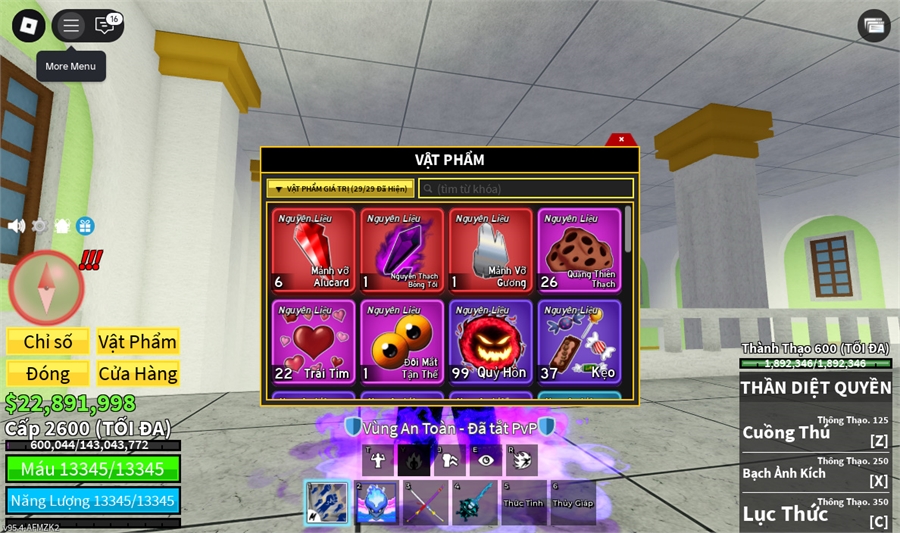
Task: Open the Cửa Hàng shop
Action: 137,374
